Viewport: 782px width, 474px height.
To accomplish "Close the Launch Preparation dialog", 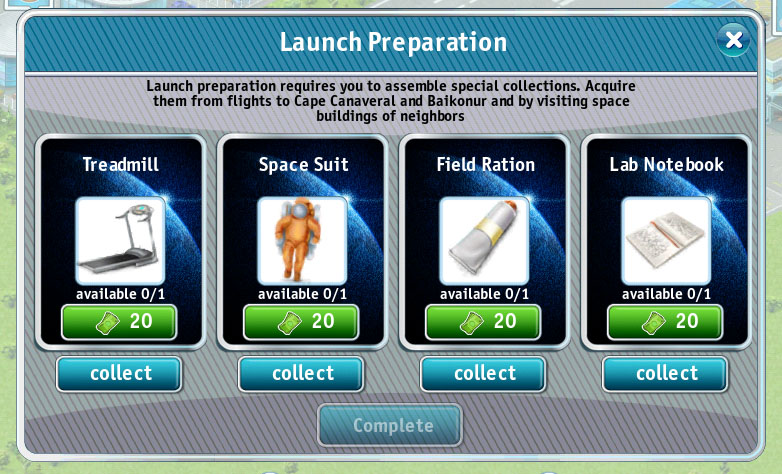I will [734, 40].
